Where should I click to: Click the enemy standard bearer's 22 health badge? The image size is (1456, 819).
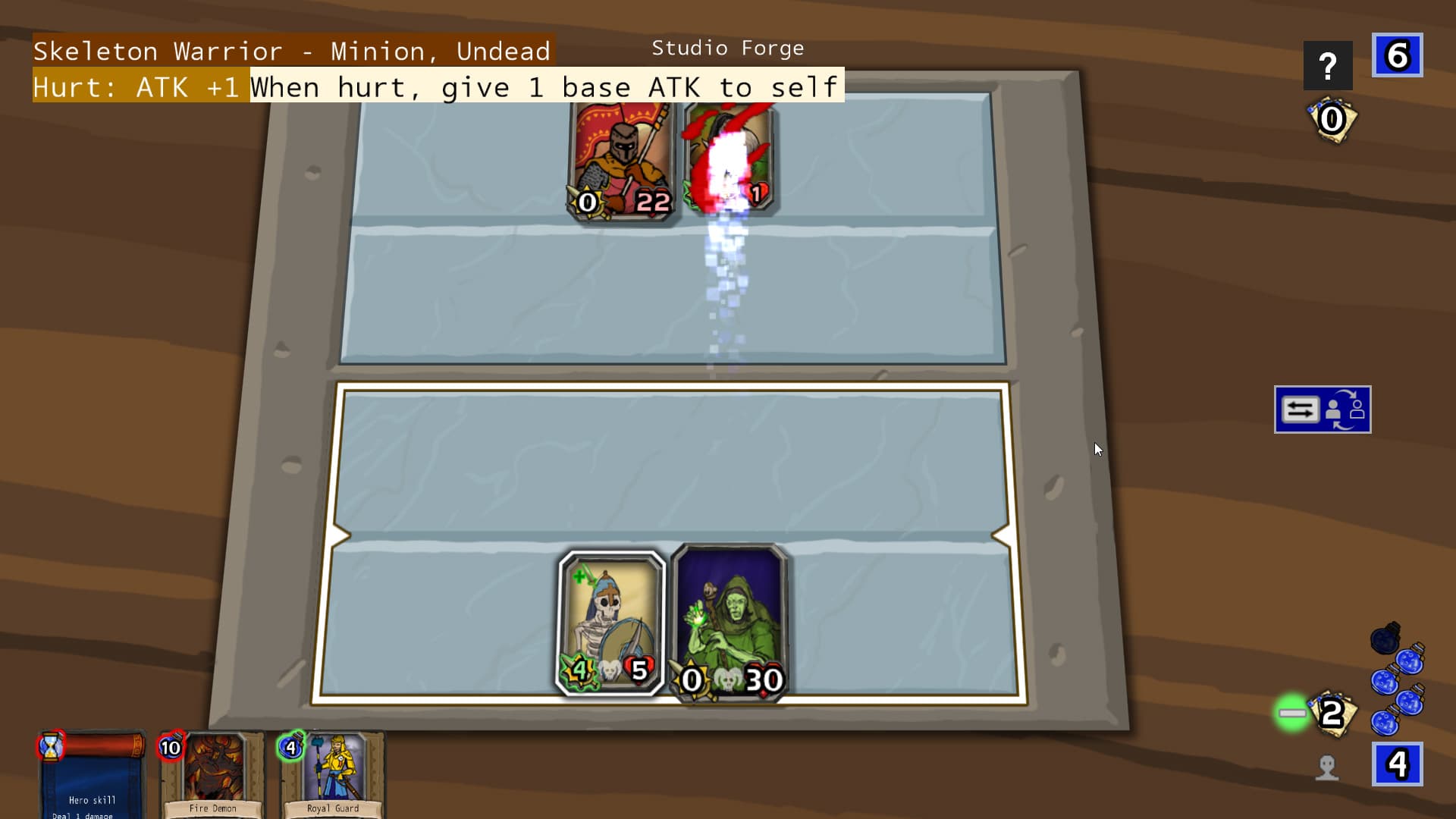pos(652,201)
